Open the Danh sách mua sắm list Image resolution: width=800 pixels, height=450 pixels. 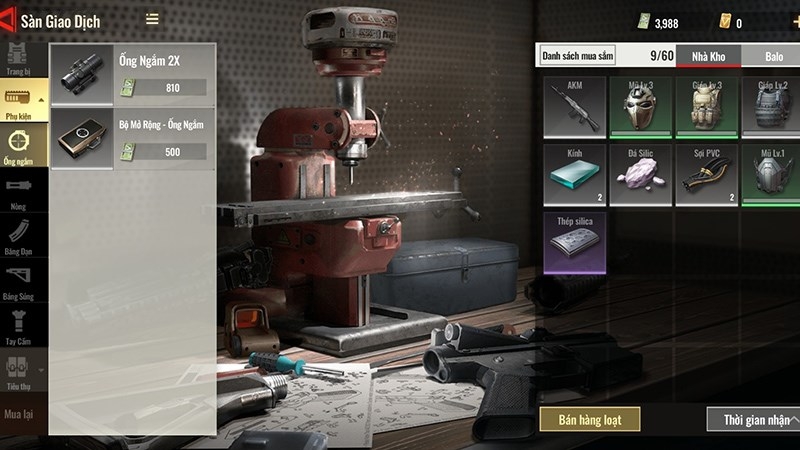pos(577,56)
